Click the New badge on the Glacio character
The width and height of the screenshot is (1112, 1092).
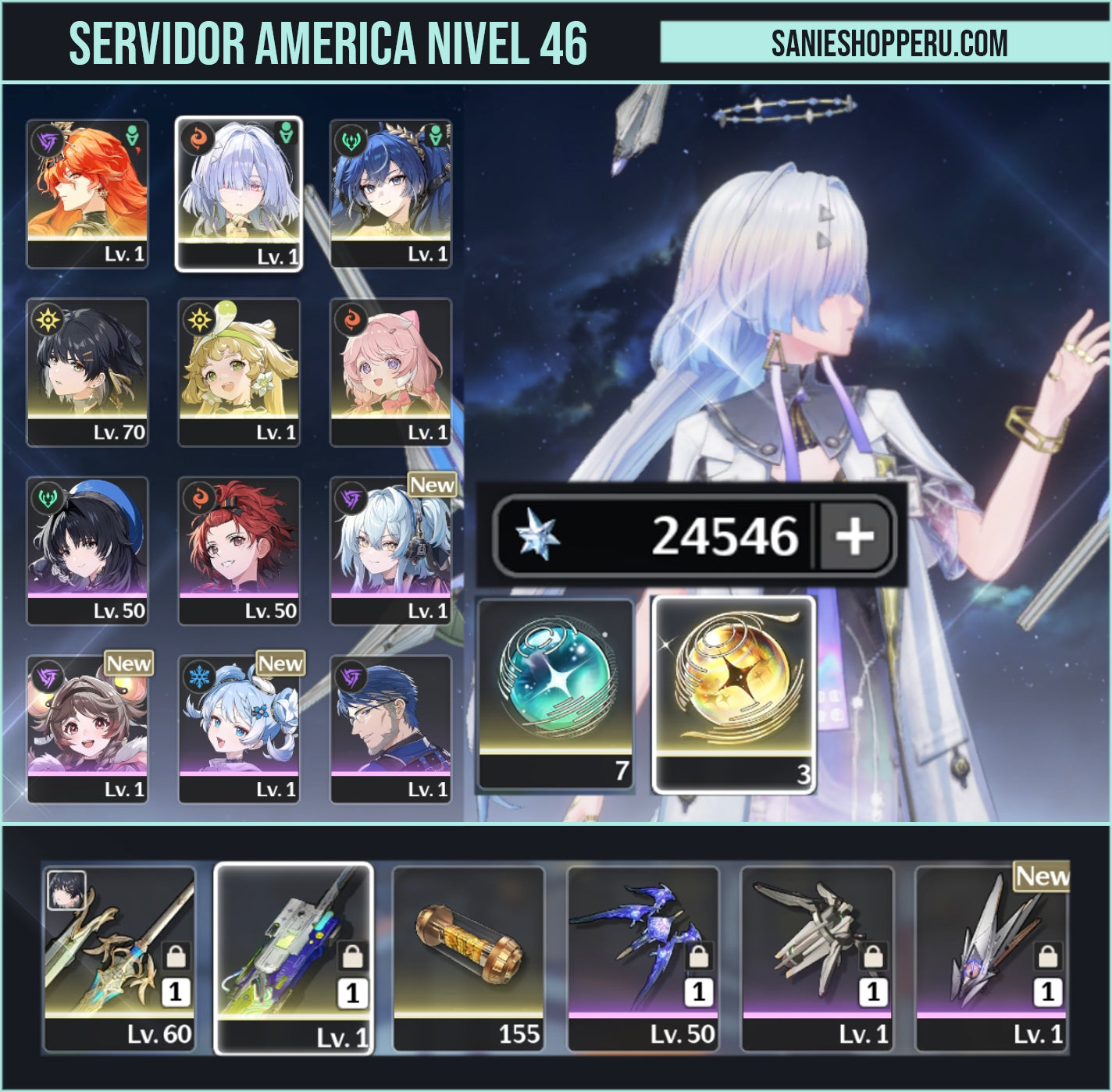pos(282,665)
